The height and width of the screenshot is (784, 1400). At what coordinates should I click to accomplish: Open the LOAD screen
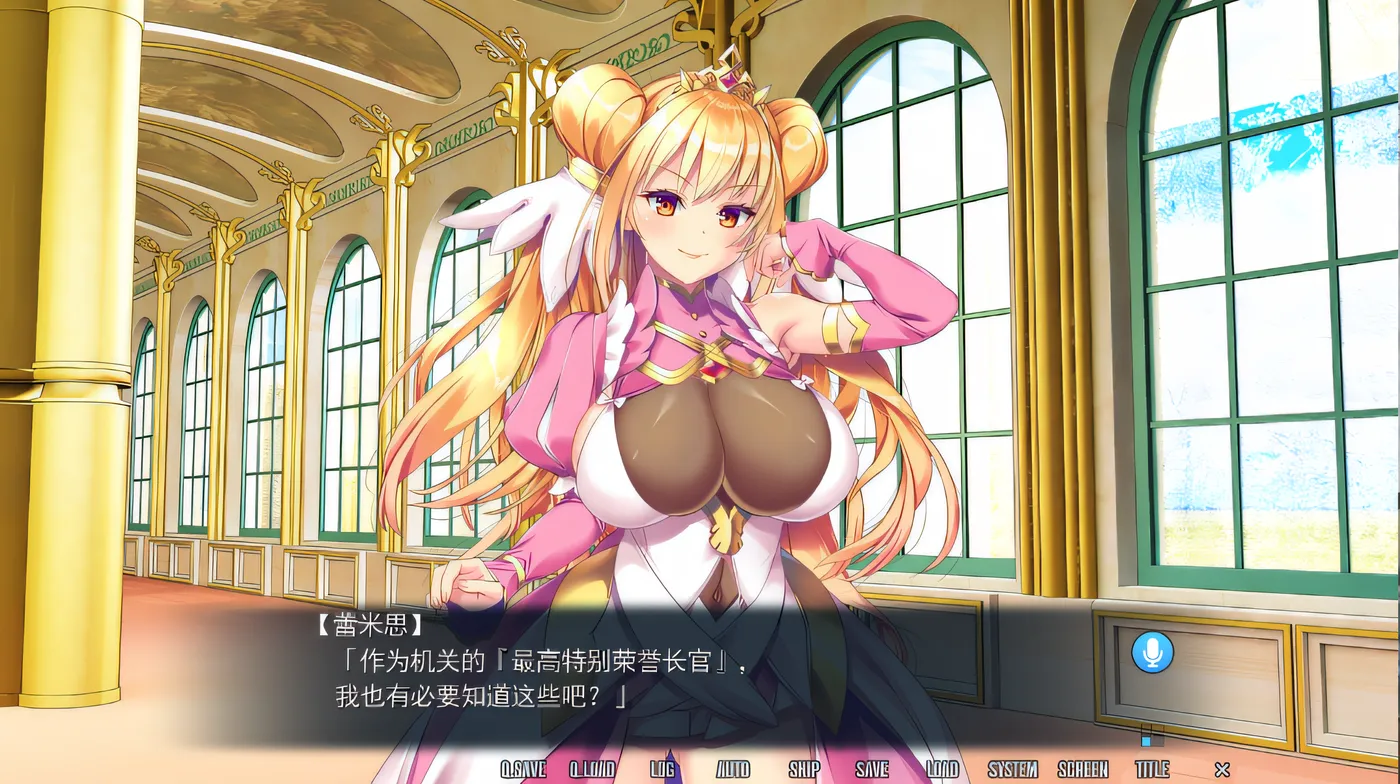point(942,771)
